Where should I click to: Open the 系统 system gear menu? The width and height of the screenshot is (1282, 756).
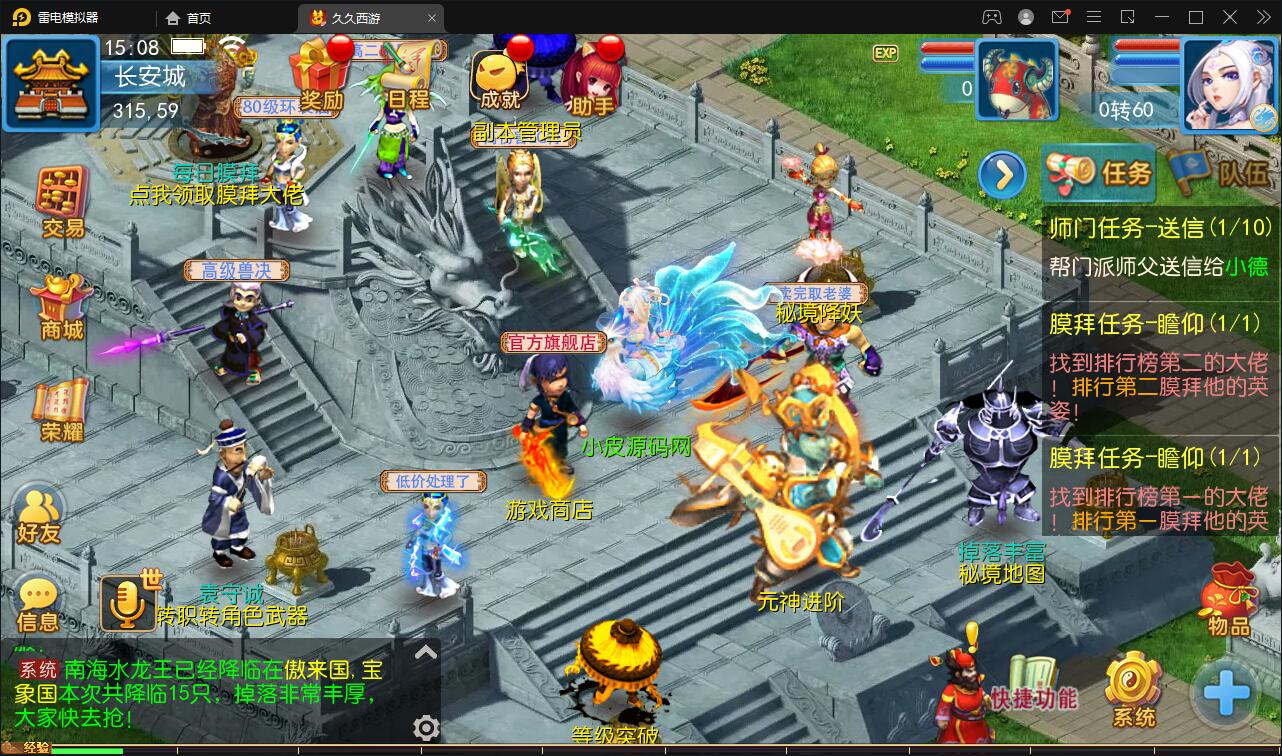pyautogui.click(x=1134, y=690)
